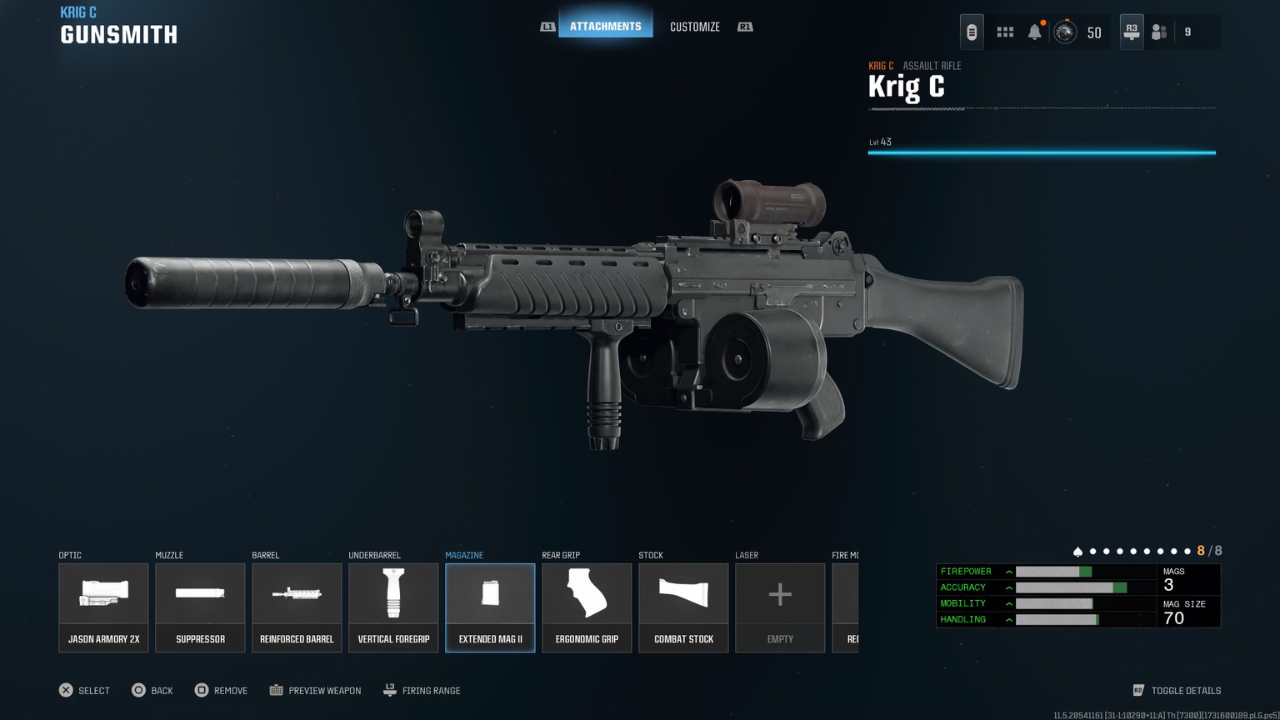Add an attachment to the empty Laser slot
1280x720 pixels.
click(780, 607)
